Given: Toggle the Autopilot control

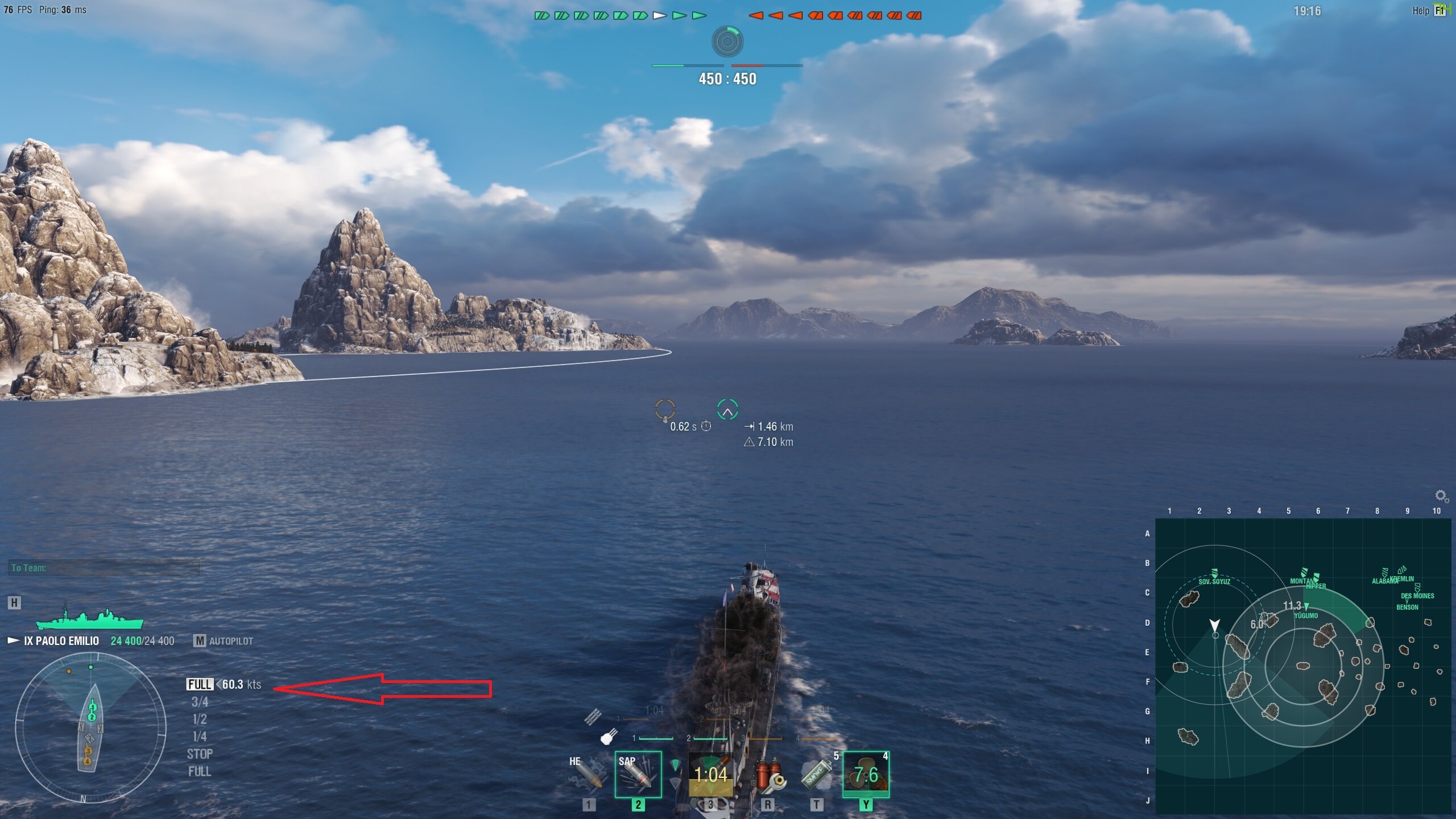Looking at the screenshot, I should pos(224,641).
